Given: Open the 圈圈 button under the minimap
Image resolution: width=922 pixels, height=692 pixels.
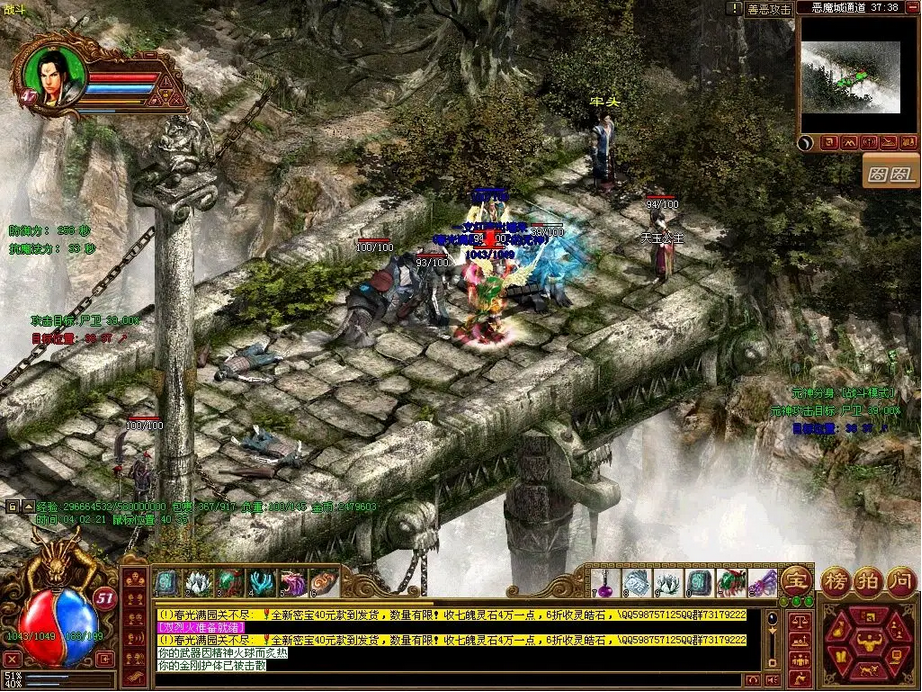Looking at the screenshot, I should tap(890, 172).
